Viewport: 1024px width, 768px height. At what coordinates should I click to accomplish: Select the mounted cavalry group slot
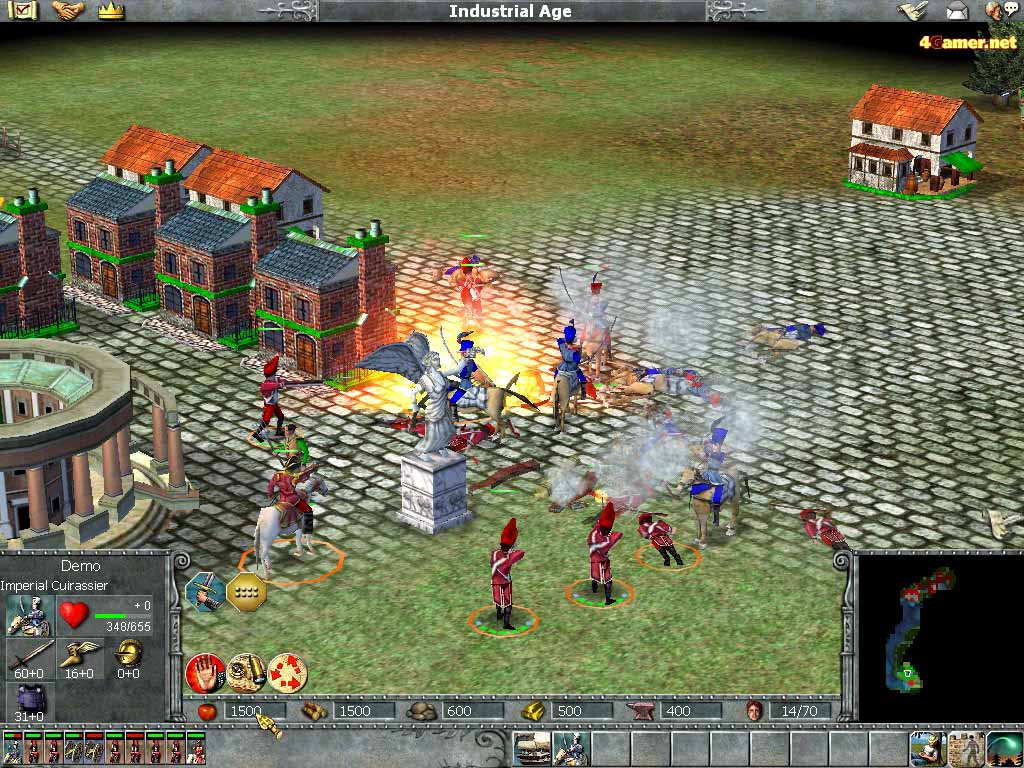click(x=570, y=749)
